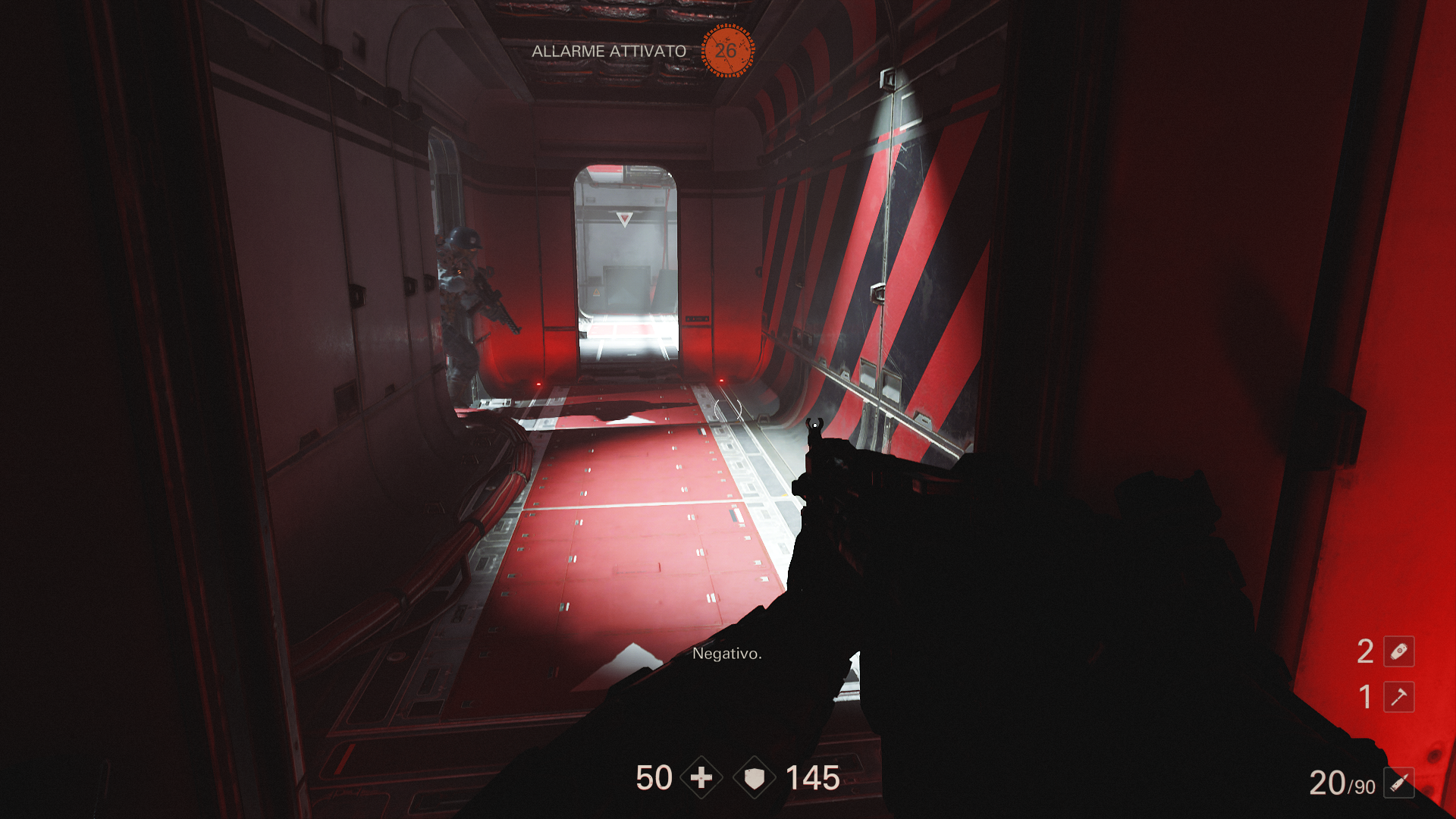Click the bullet ammo type icon
Screen dimensions: 1456x819
(1398, 783)
